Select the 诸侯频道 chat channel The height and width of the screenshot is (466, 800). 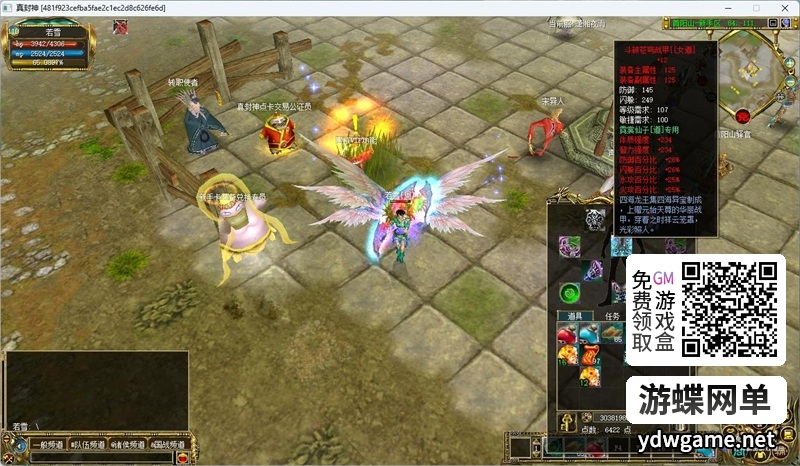pos(127,445)
